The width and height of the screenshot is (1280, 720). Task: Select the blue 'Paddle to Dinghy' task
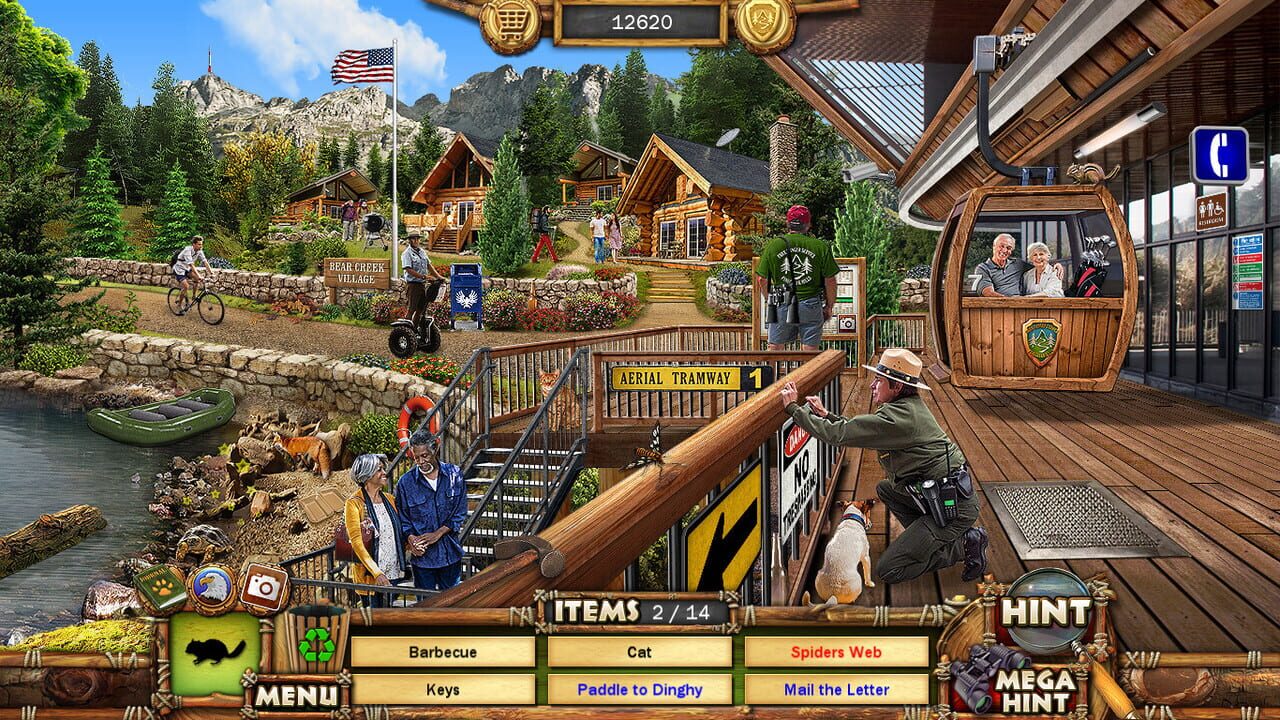pyautogui.click(x=640, y=689)
